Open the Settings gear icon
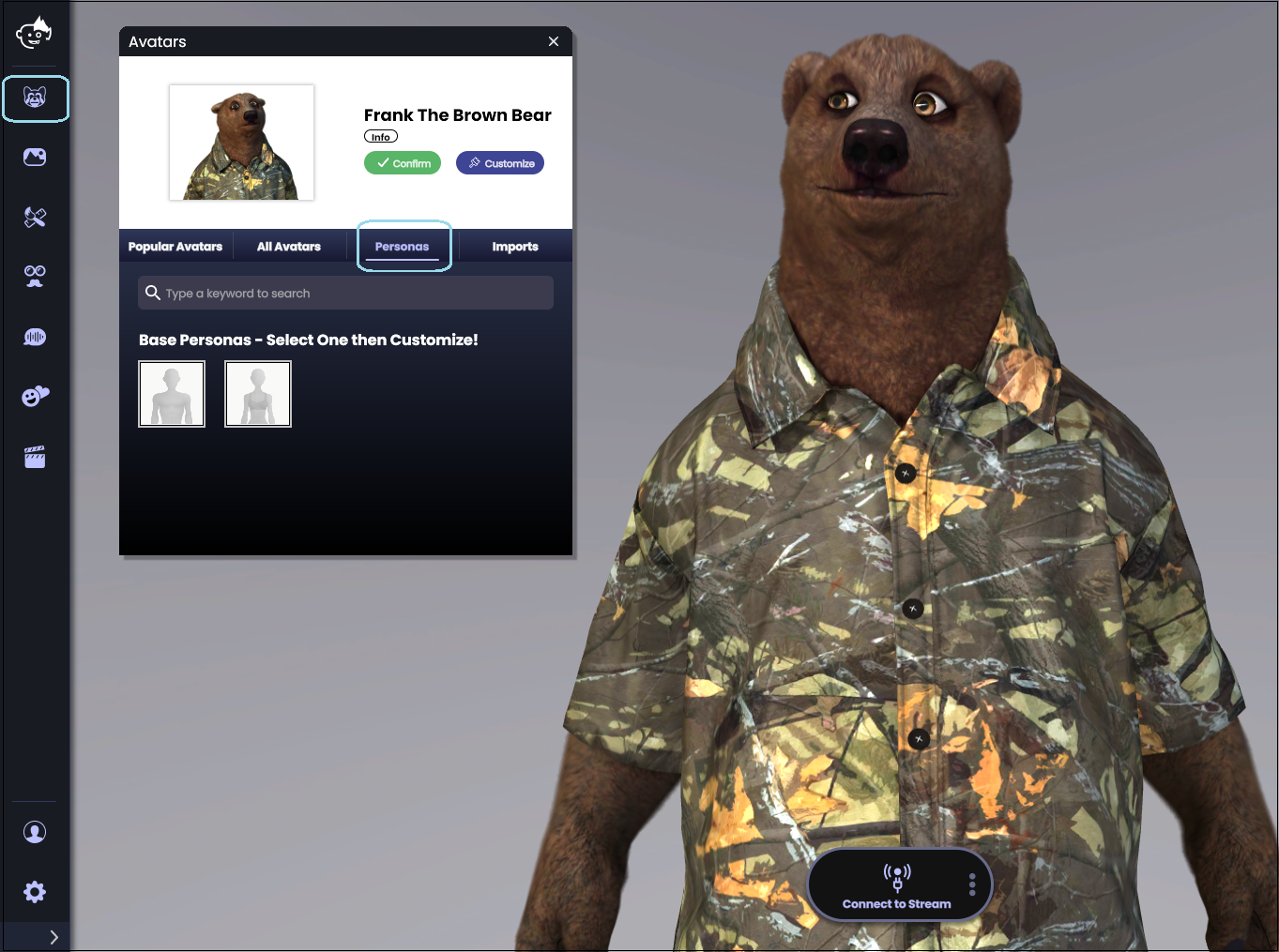The width and height of the screenshot is (1279, 952). (35, 891)
